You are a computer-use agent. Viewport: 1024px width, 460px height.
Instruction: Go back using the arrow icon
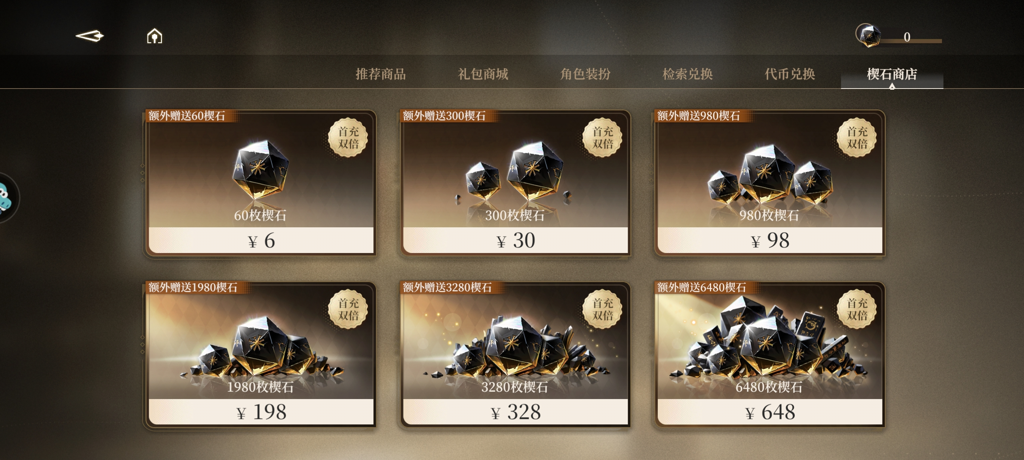click(90, 36)
